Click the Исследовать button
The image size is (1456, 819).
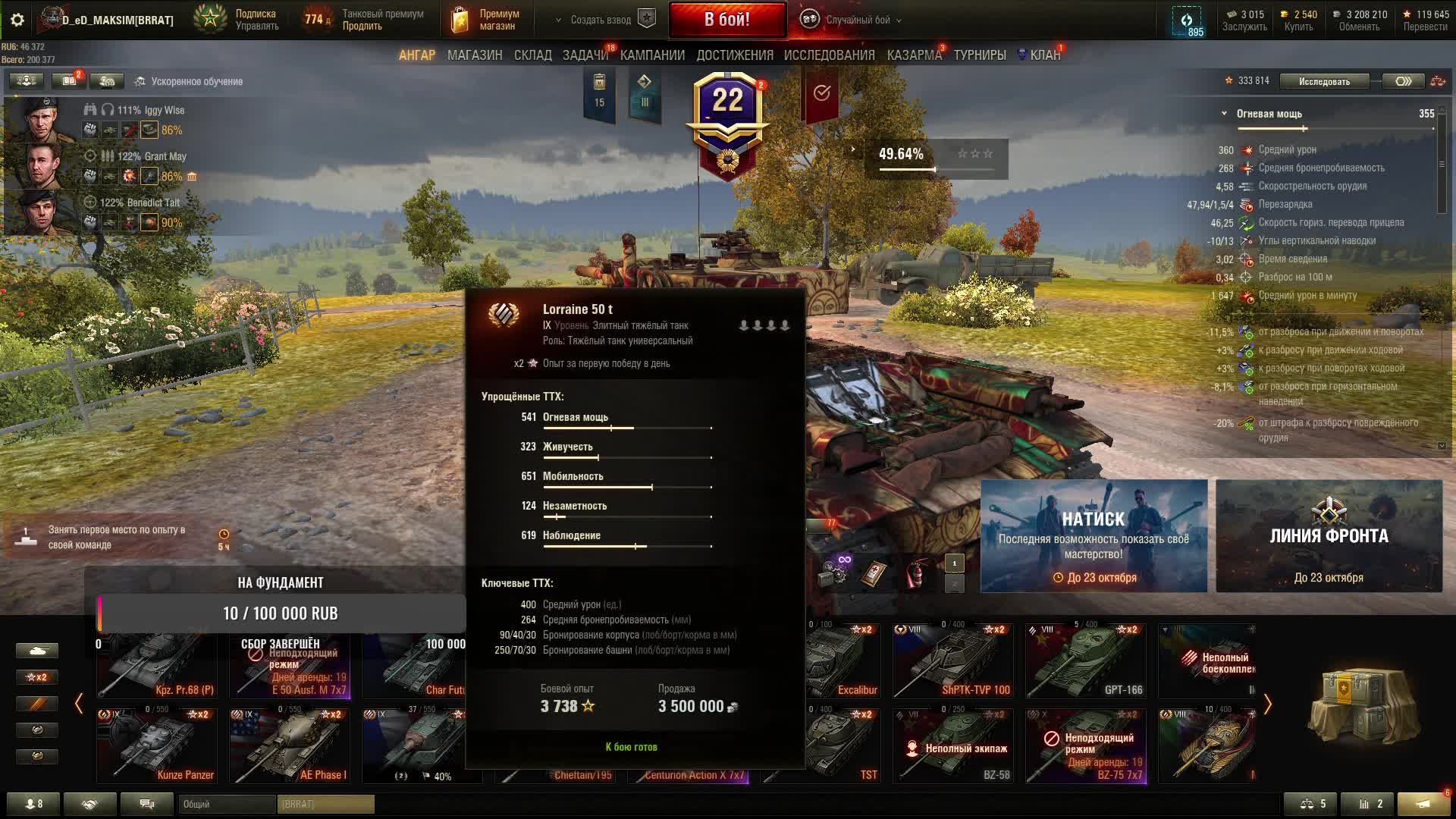(1324, 81)
